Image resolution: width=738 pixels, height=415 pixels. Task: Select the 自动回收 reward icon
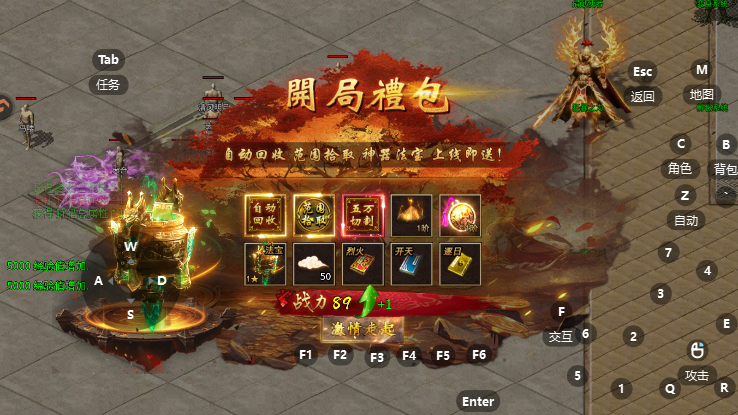pyautogui.click(x=264, y=213)
